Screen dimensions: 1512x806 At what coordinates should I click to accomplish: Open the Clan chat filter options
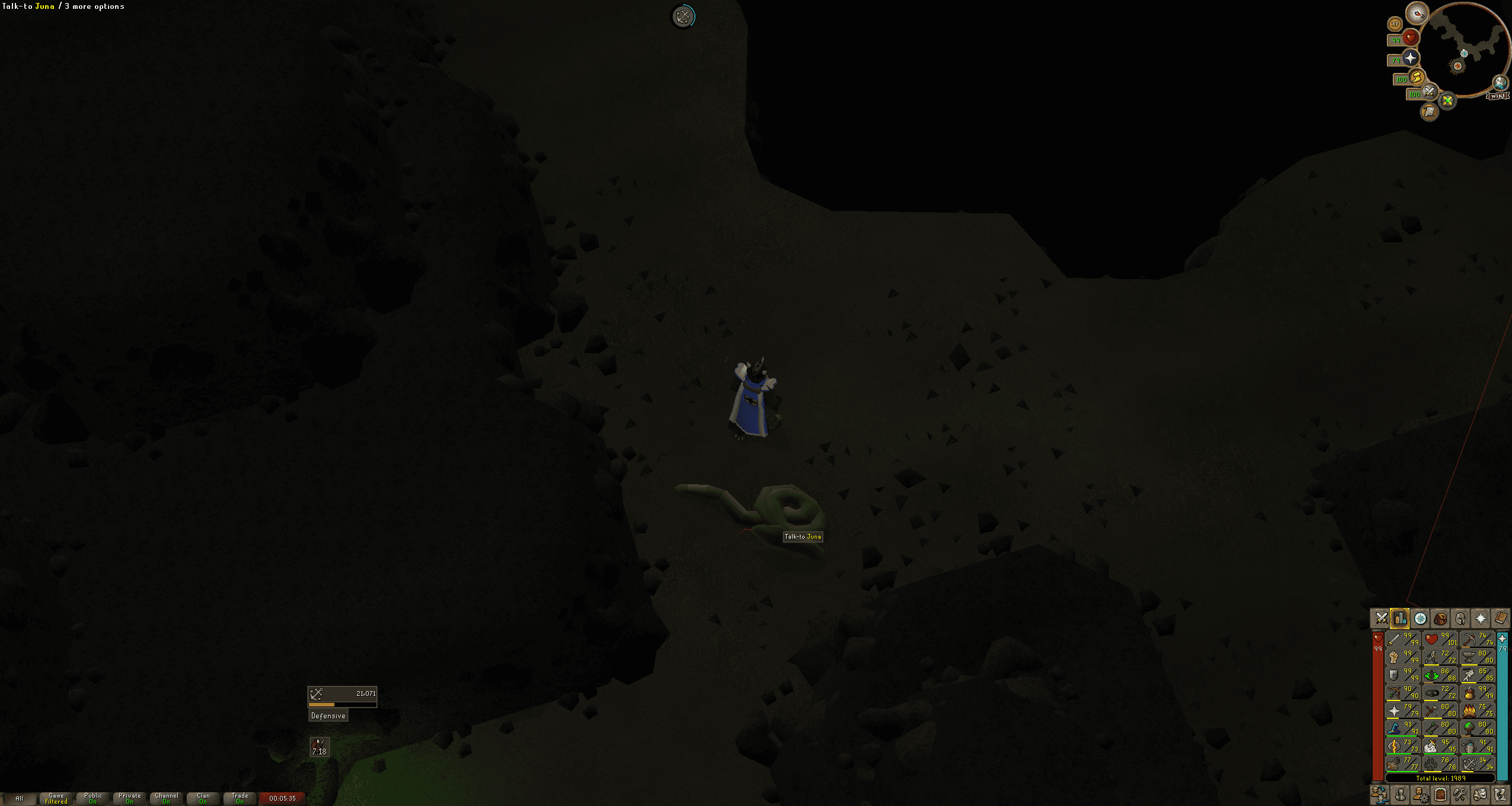point(203,798)
